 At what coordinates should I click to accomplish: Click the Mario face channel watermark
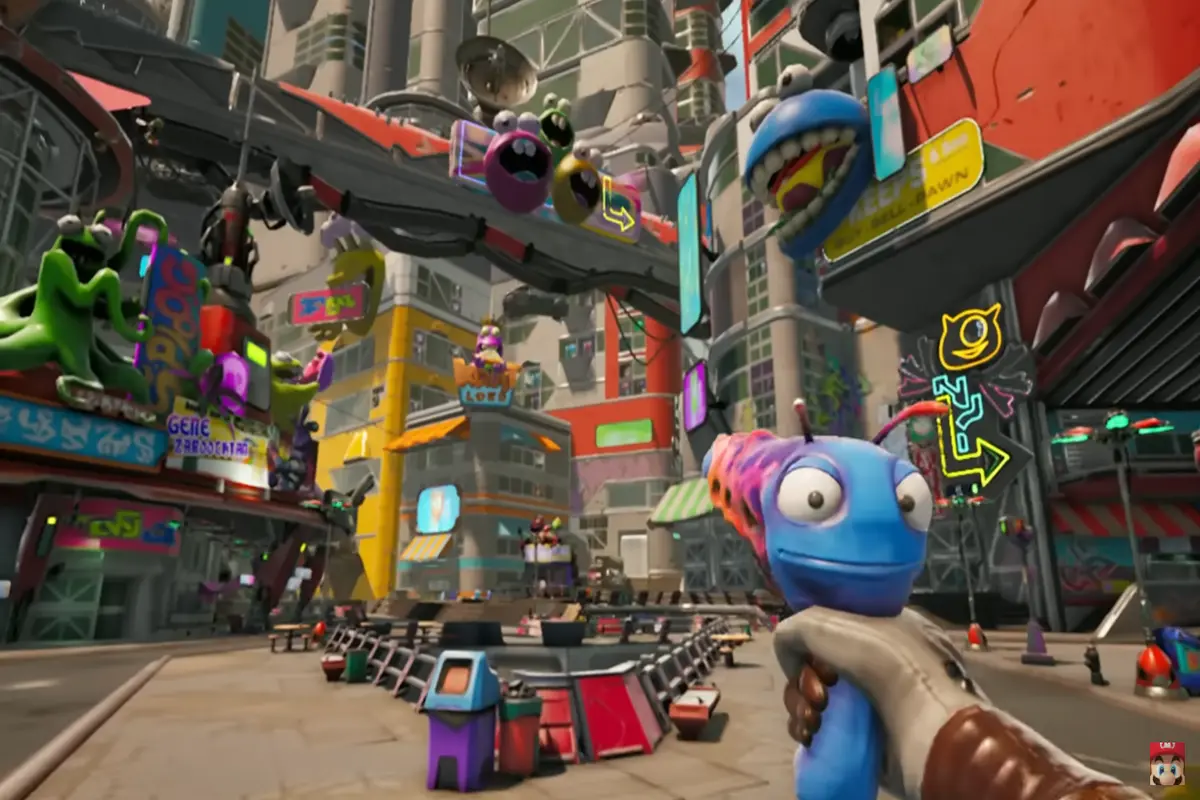coord(1166,763)
